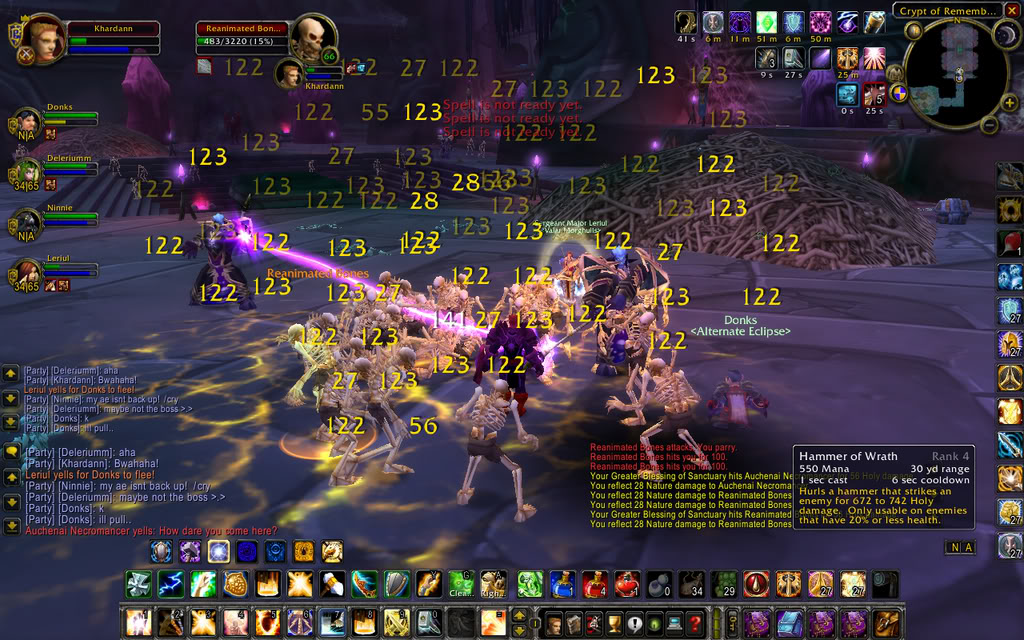
Task: Select party member Donks' portrait
Action: point(28,121)
